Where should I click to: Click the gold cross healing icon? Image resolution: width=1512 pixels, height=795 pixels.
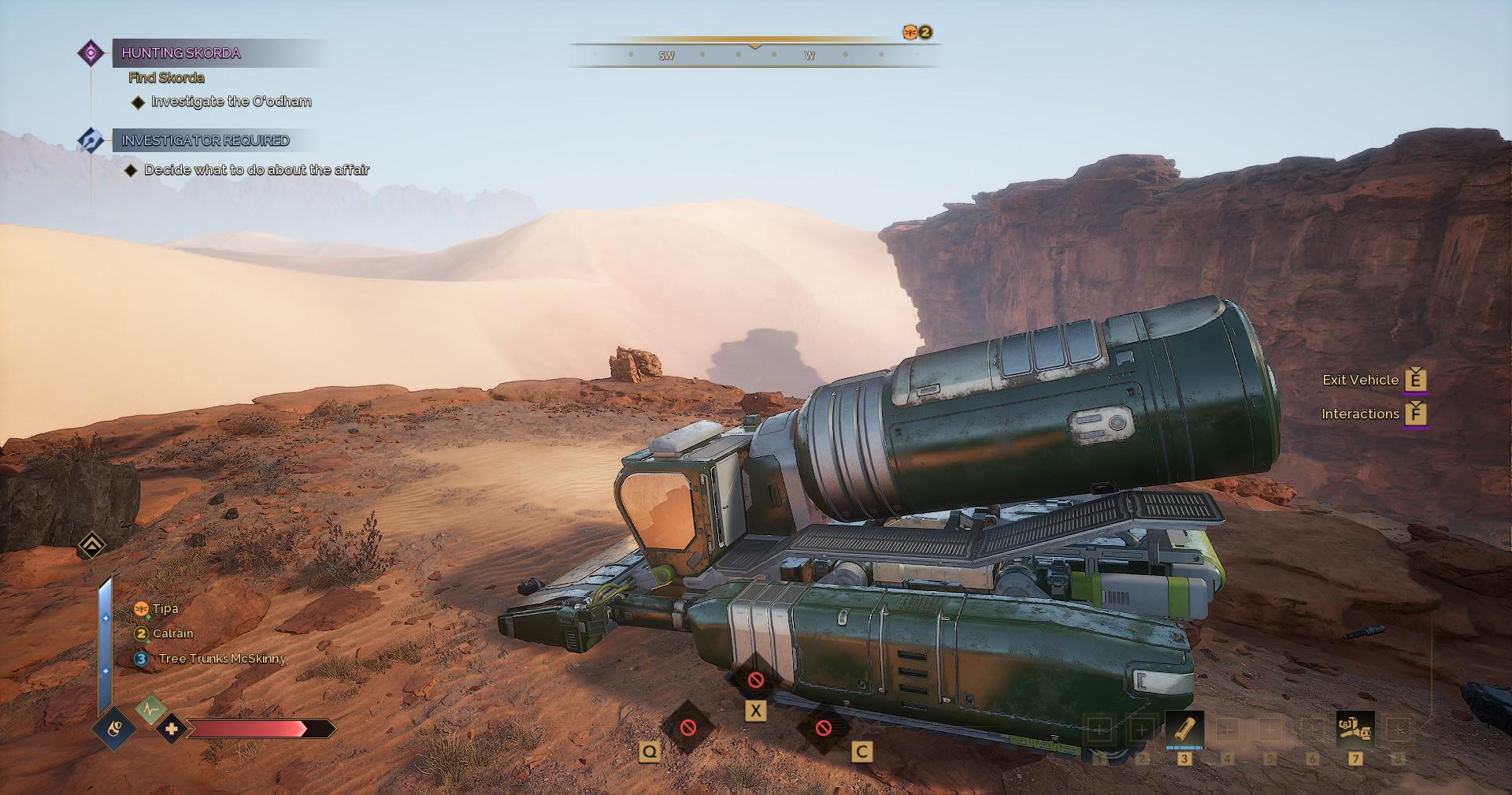pos(171,729)
